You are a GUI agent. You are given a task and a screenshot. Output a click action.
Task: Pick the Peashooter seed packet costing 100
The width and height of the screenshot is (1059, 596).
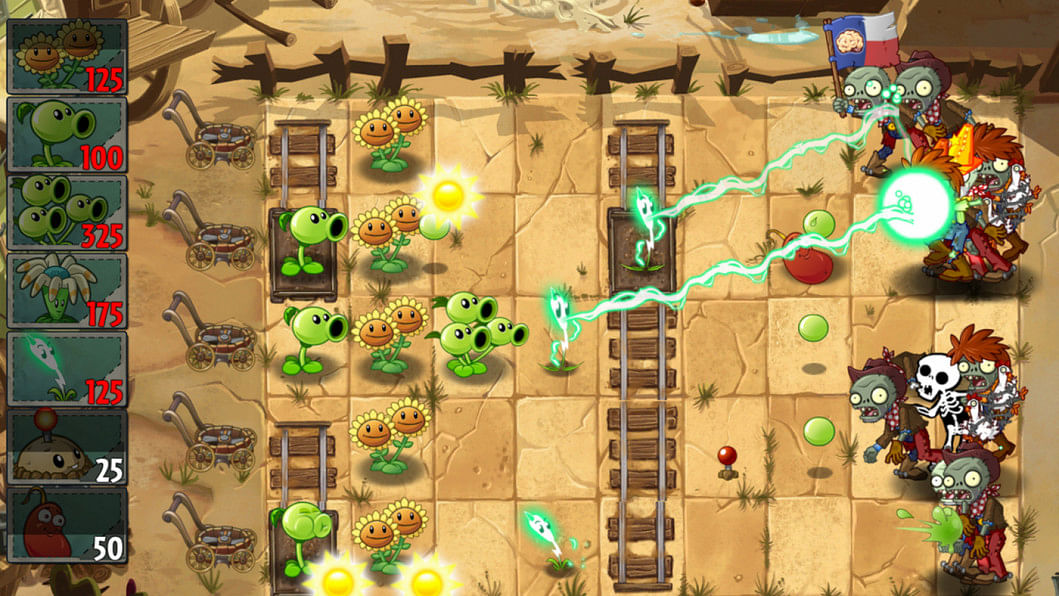point(67,134)
